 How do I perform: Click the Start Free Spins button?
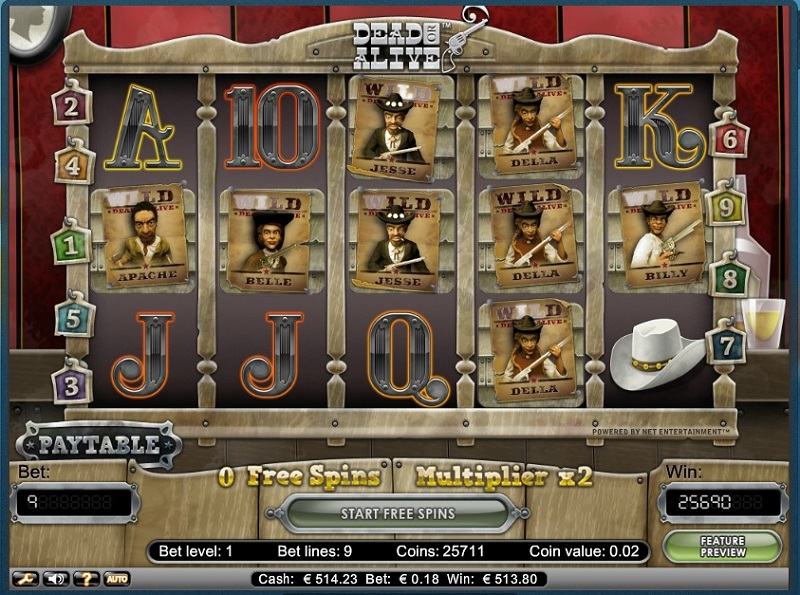(x=397, y=514)
